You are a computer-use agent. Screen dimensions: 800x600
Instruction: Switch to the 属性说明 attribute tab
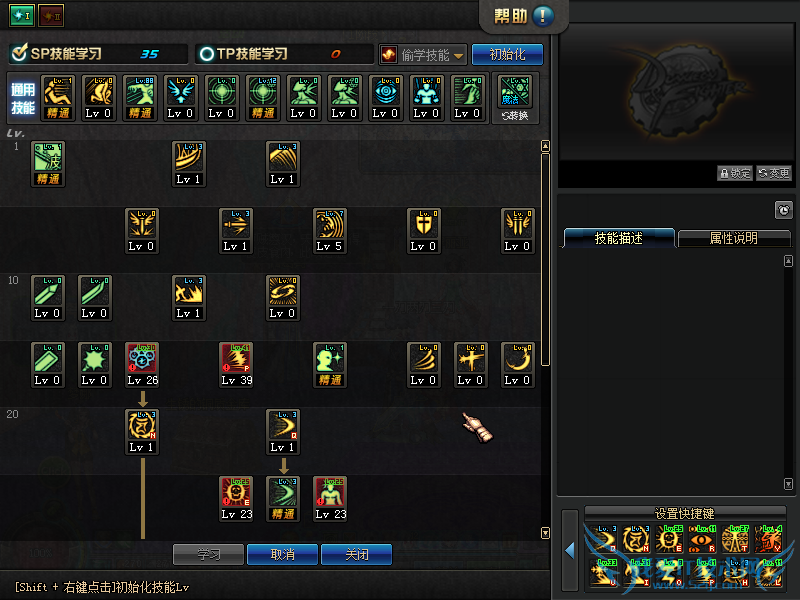(x=733, y=238)
